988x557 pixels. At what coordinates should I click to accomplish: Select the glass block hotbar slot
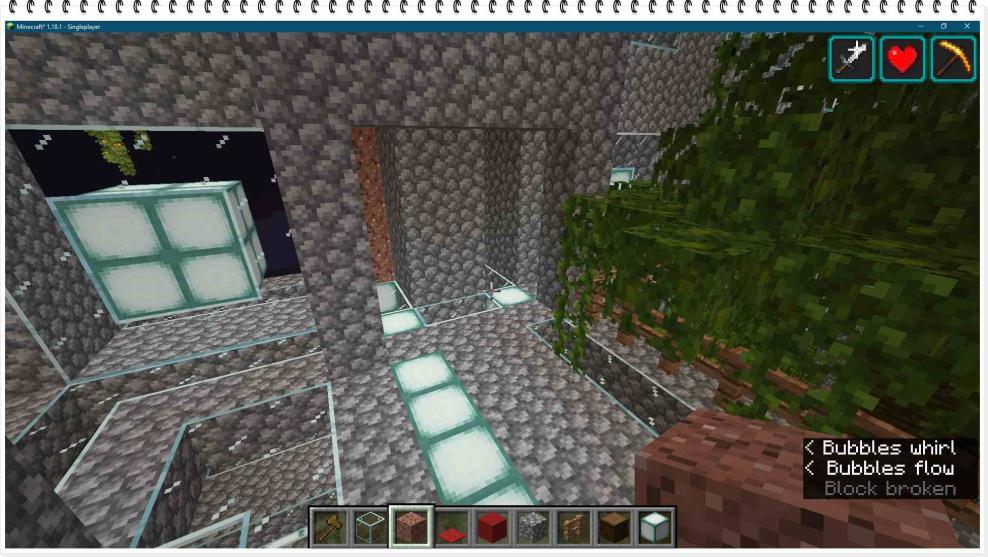tap(369, 527)
